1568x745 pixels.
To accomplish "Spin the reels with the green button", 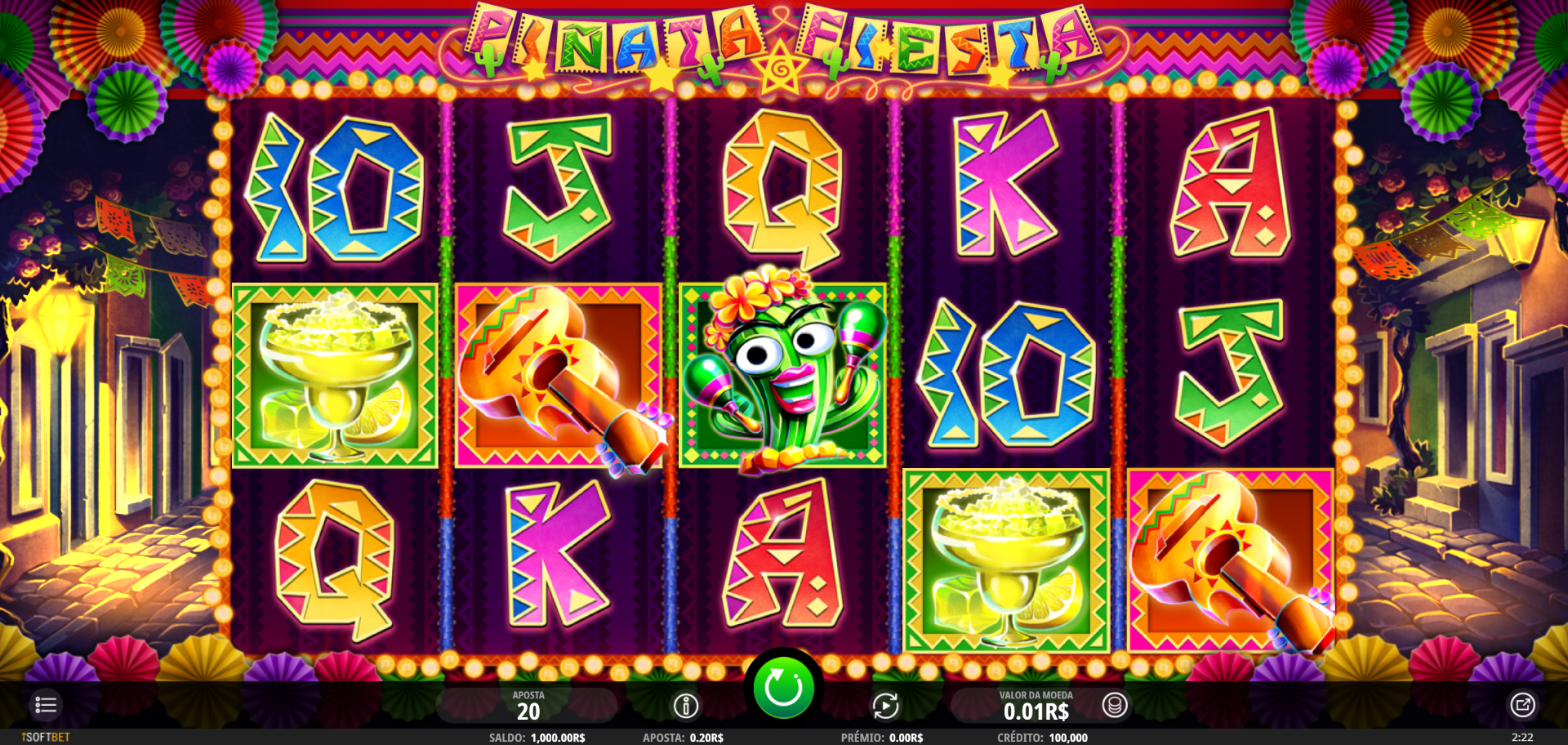I will pyautogui.click(x=782, y=688).
